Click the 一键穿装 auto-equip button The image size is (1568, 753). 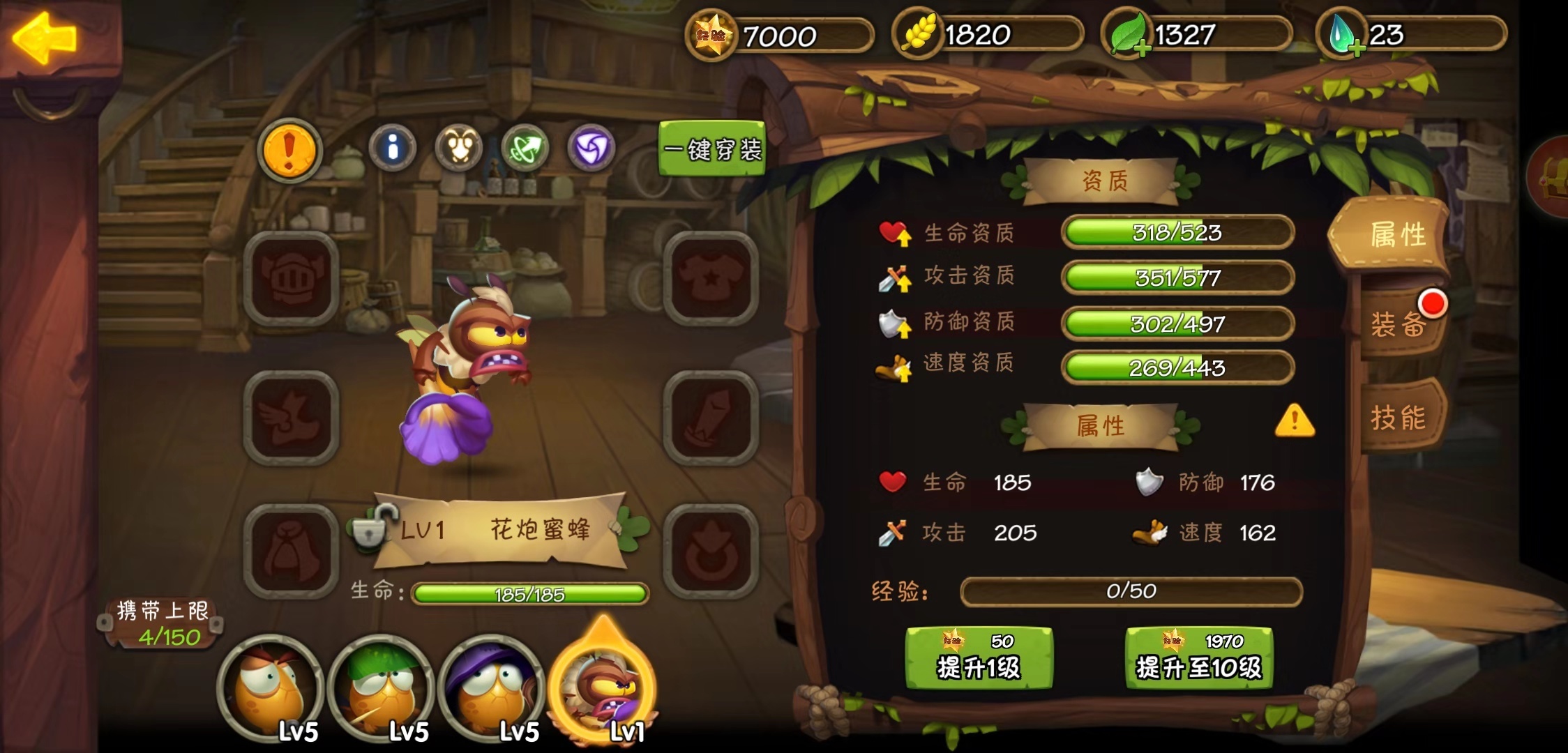coord(711,149)
